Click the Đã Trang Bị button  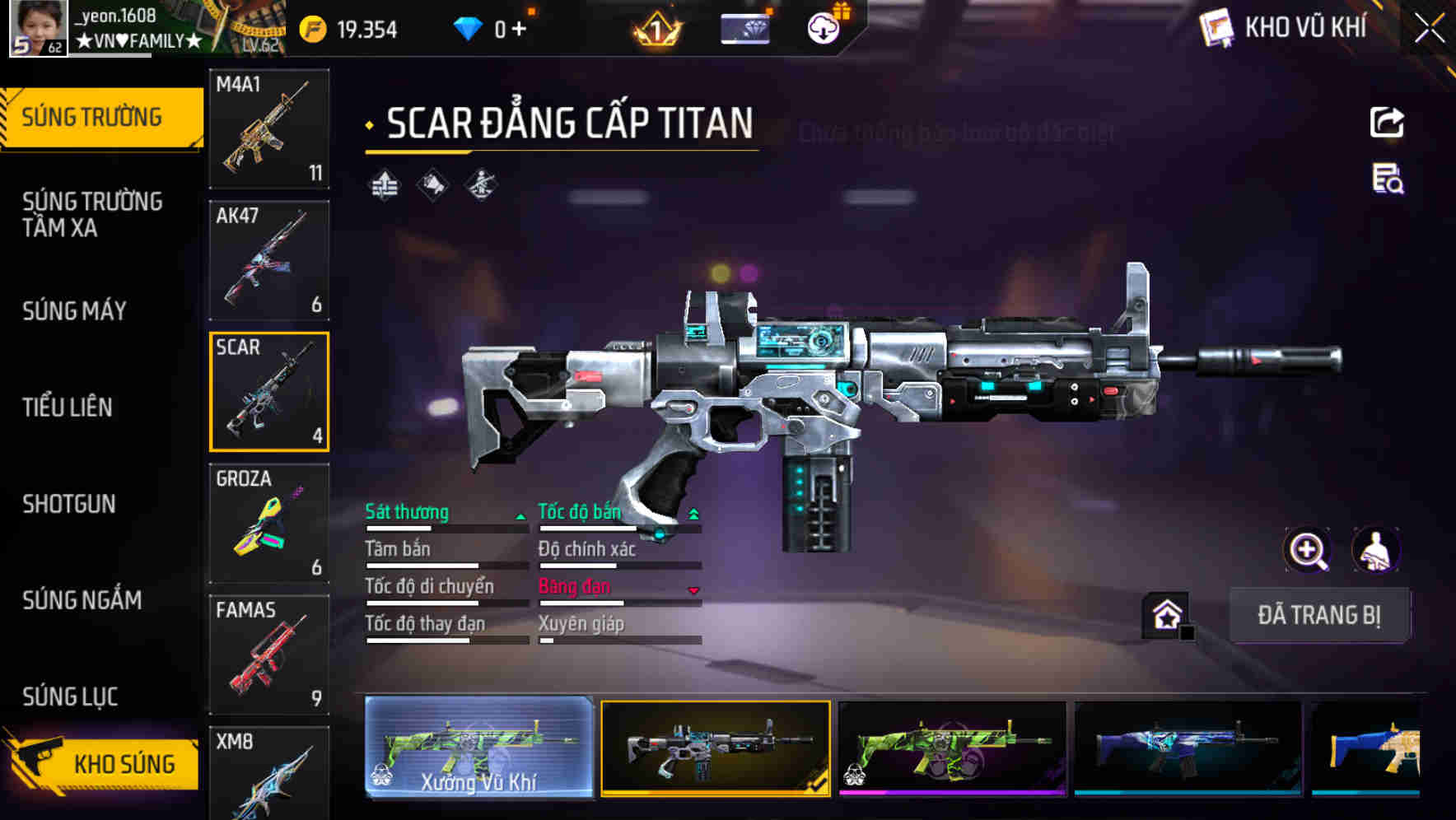click(x=1318, y=615)
